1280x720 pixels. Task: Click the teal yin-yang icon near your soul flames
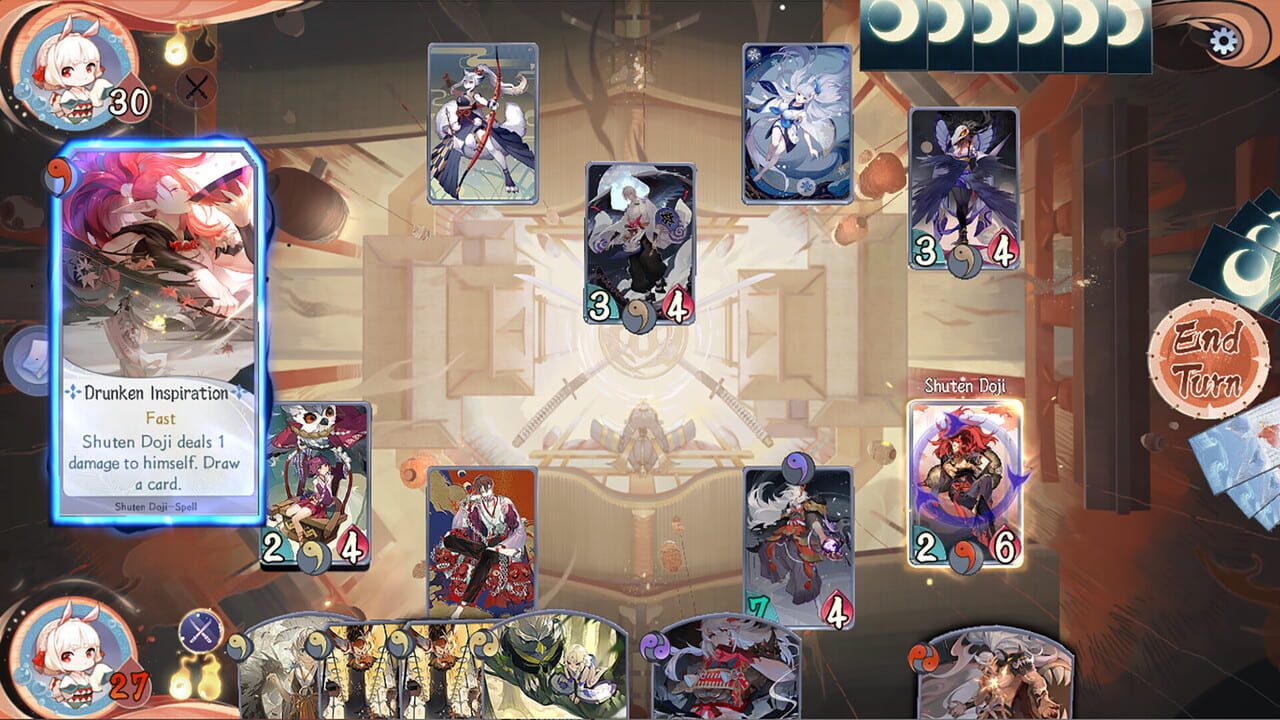[237, 644]
